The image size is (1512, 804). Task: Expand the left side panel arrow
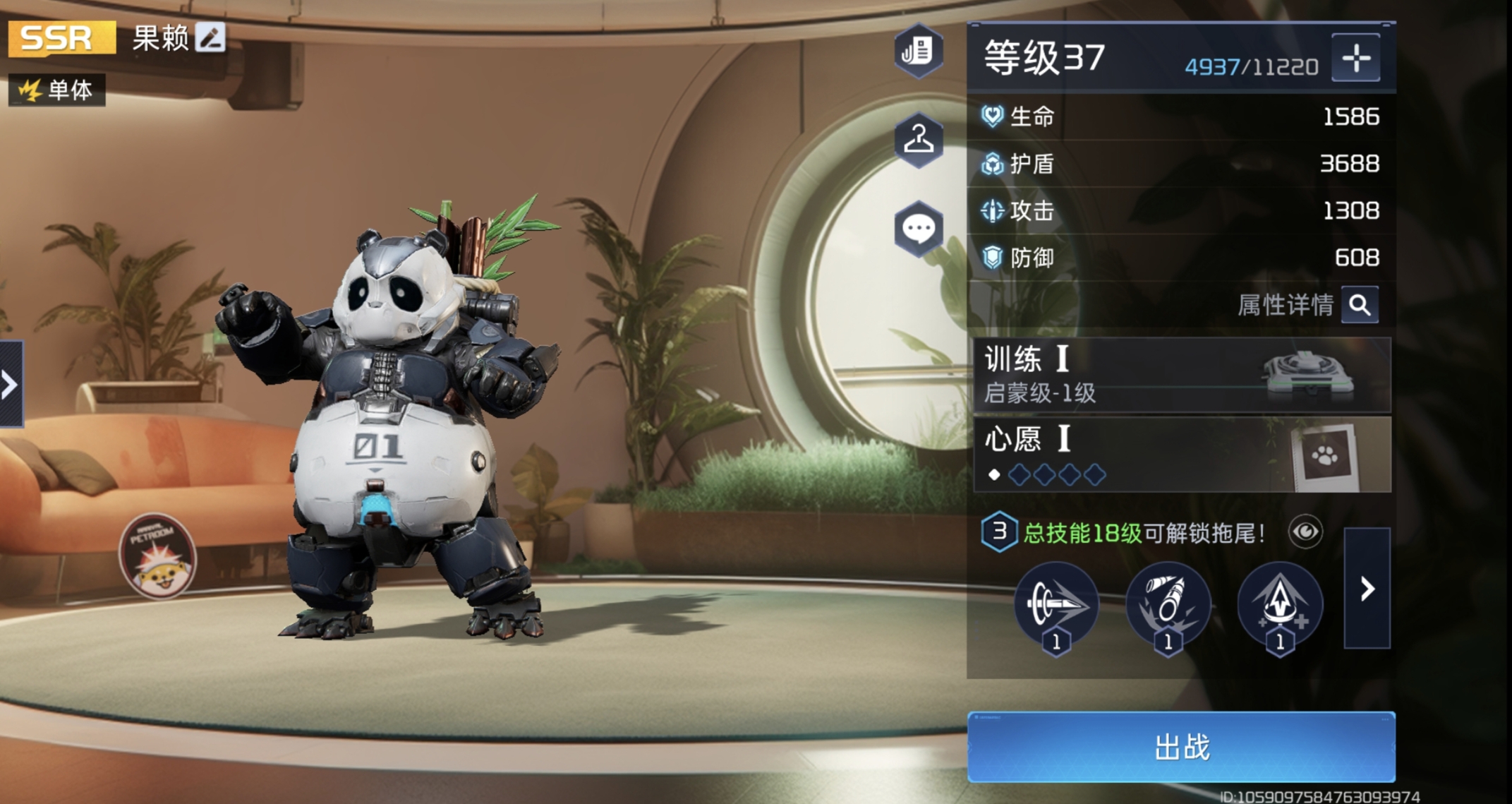tap(11, 384)
